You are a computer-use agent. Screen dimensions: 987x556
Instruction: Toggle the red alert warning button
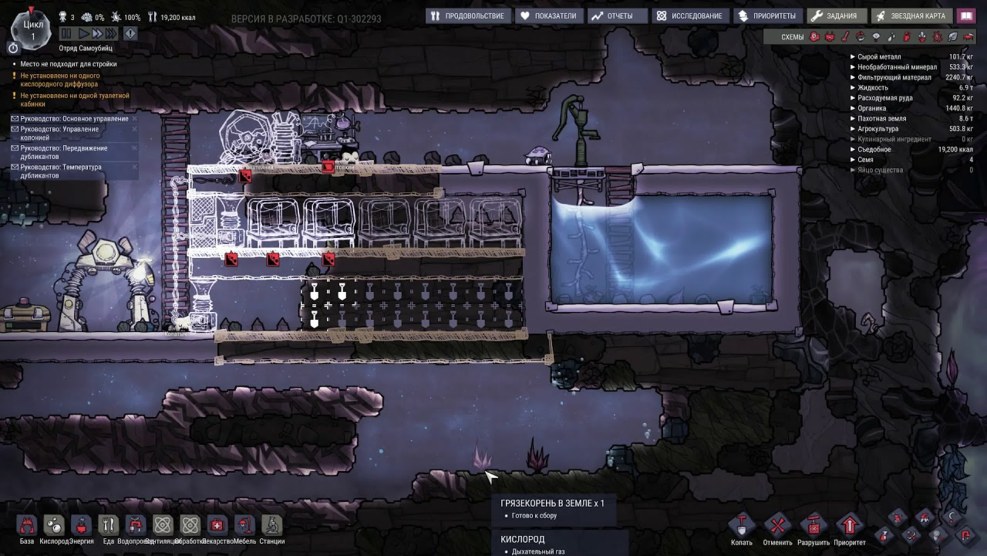133,34
